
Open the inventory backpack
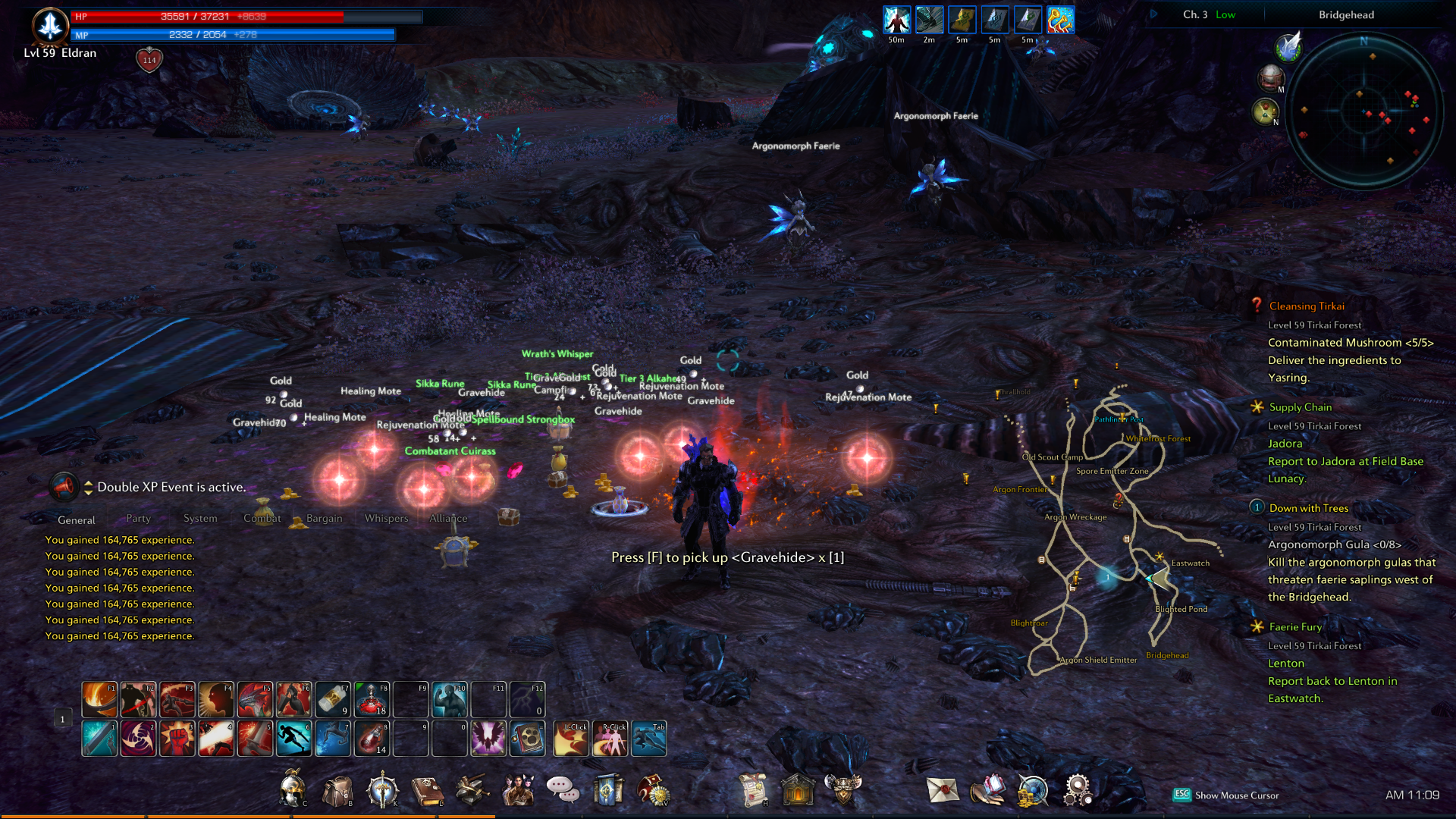pos(337,790)
